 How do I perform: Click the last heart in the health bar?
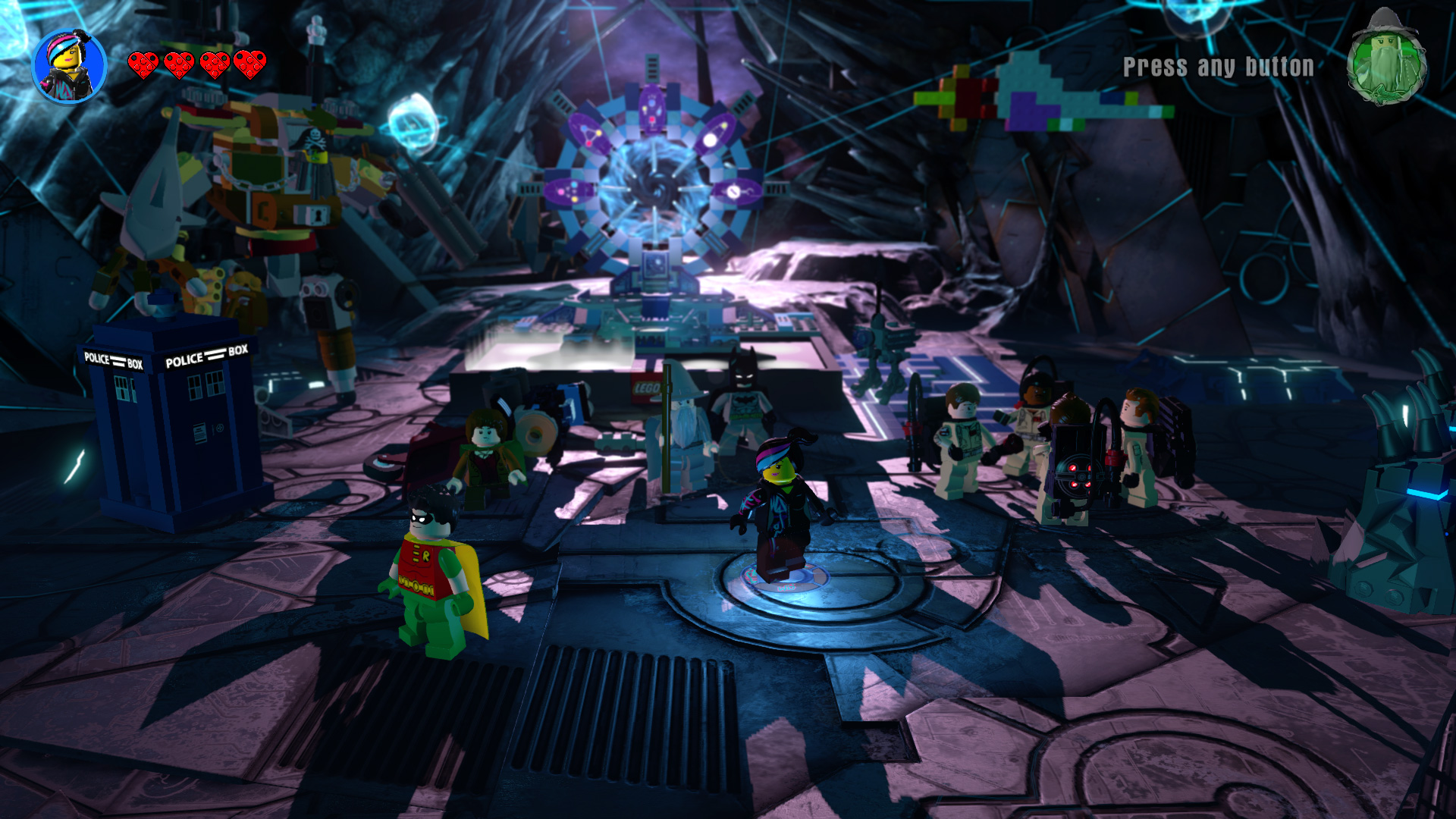tap(250, 64)
